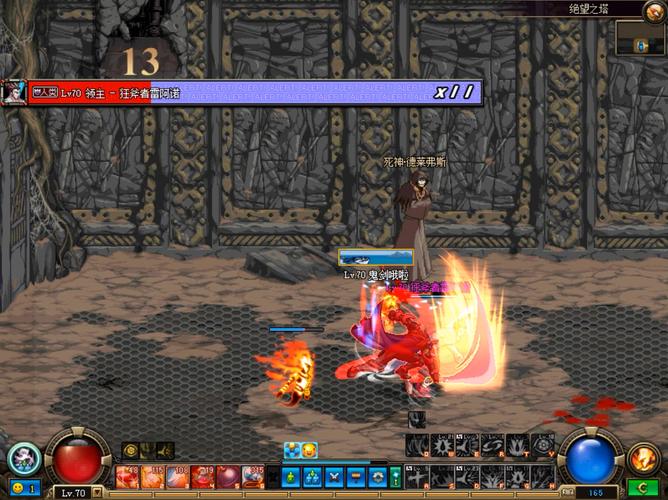Open the dungeon minimap in the corner
The image size is (668, 500).
tap(640, 38)
